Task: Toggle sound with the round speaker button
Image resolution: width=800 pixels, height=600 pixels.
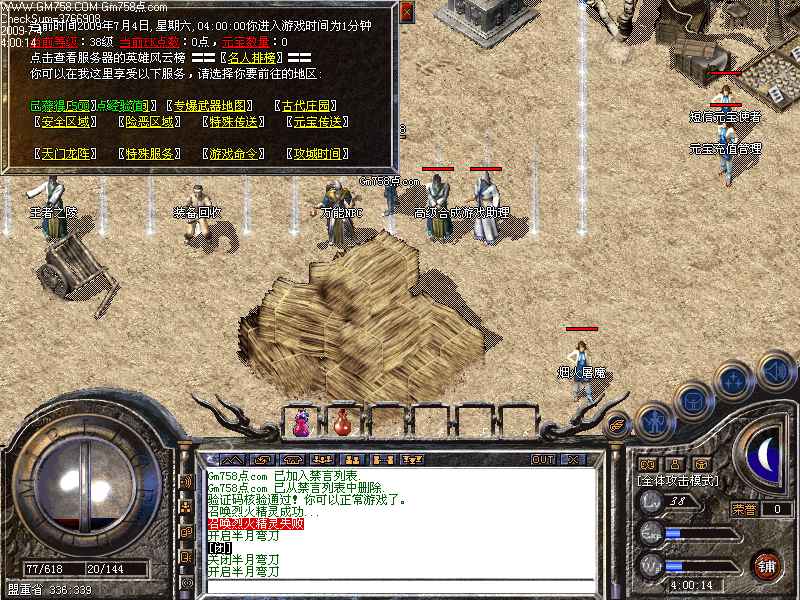Action: (775, 372)
